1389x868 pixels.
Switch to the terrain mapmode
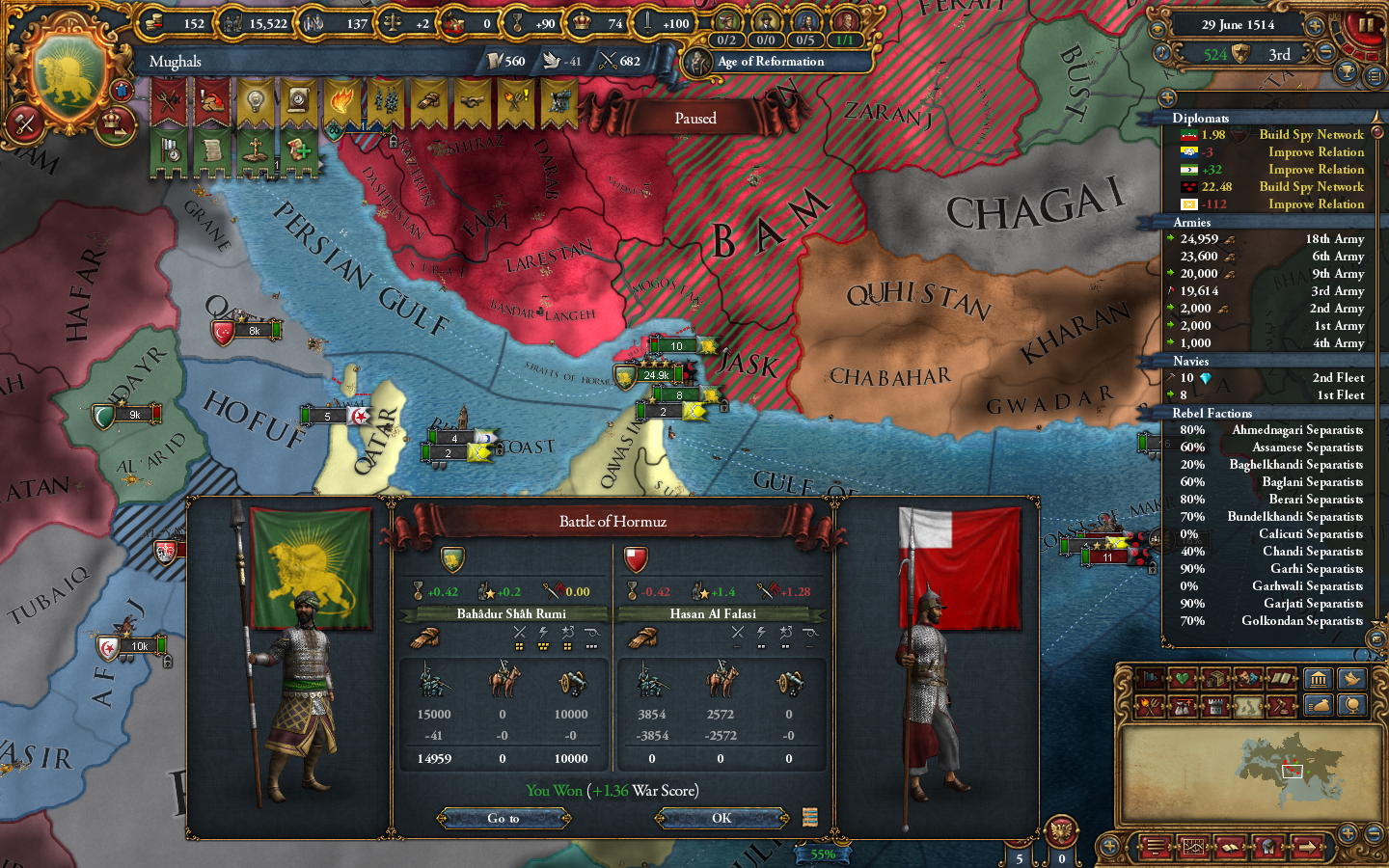(1246, 706)
